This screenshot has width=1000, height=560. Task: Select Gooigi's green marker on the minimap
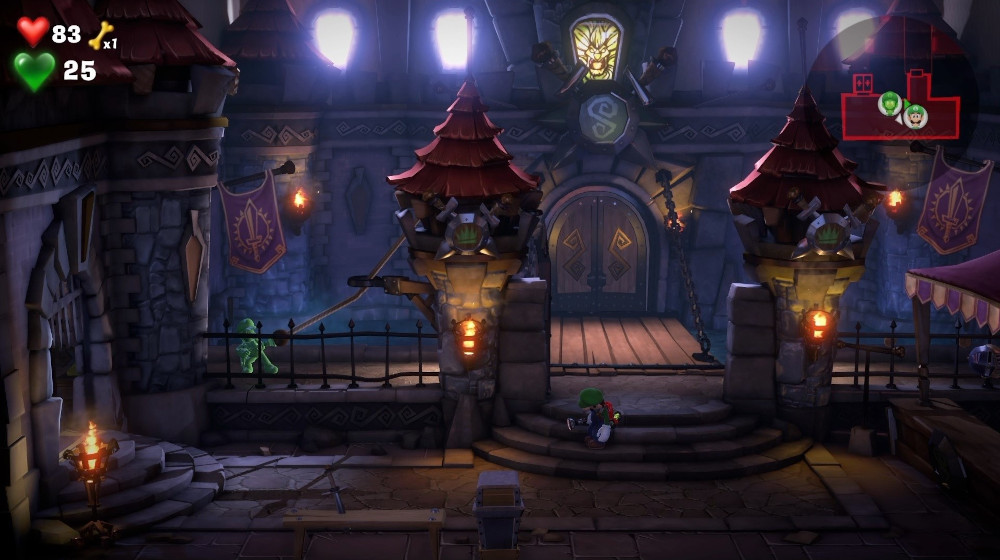(x=889, y=102)
